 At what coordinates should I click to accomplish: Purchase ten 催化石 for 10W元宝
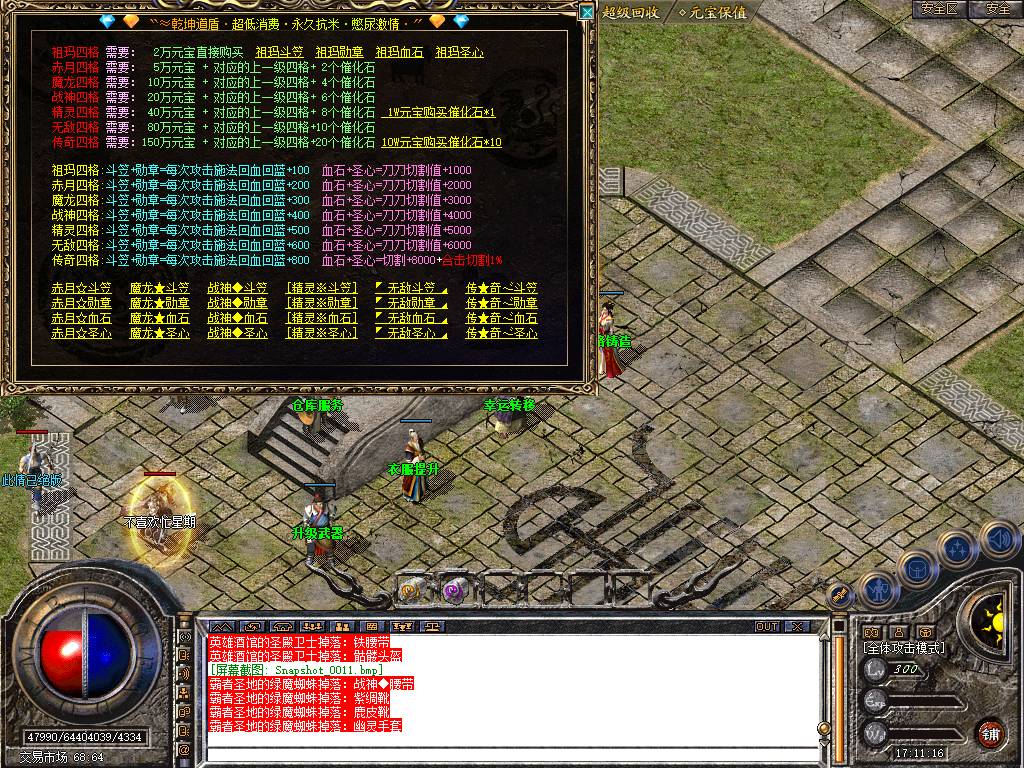[x=446, y=143]
